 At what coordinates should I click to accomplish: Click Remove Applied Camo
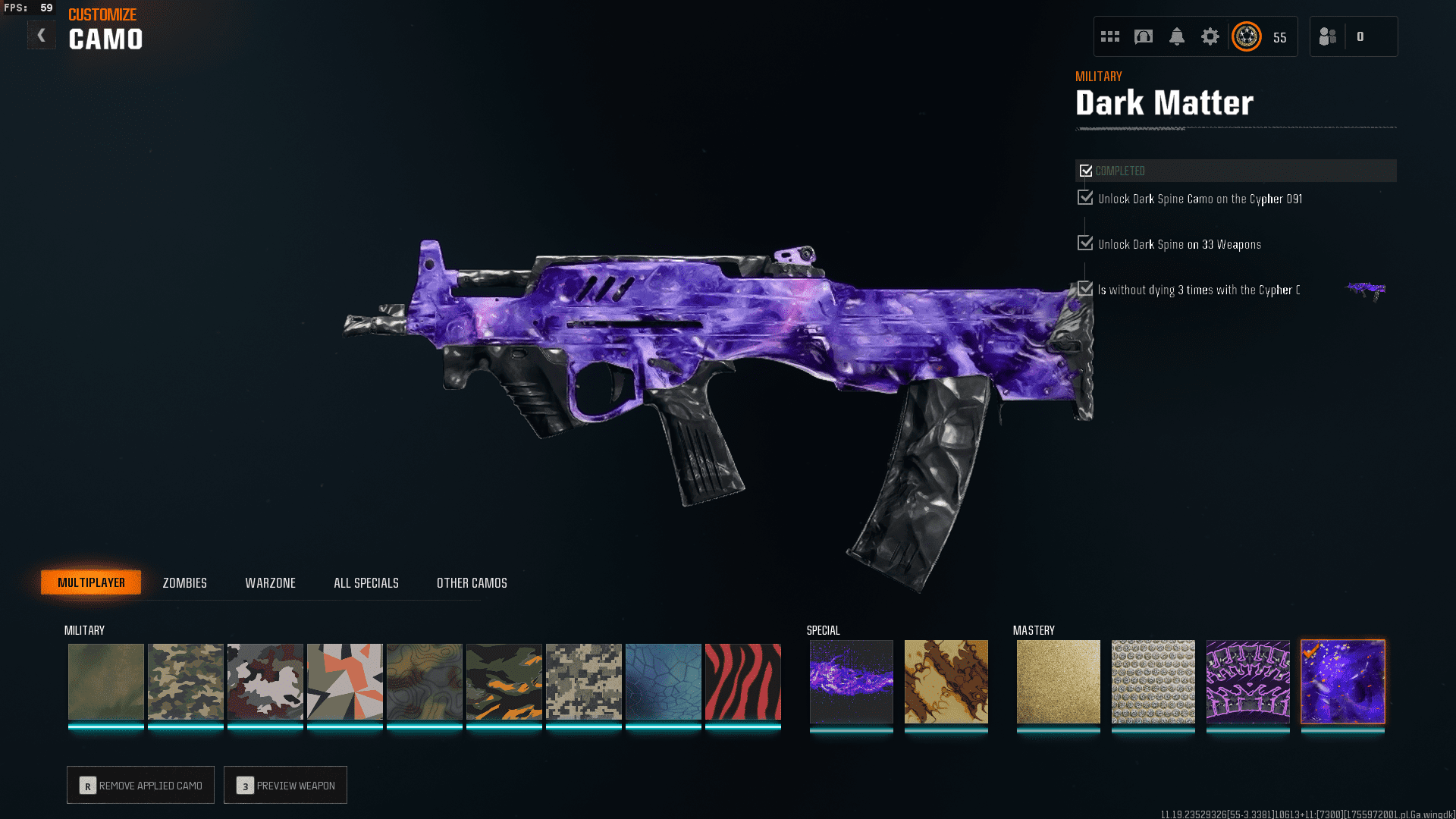[x=140, y=785]
